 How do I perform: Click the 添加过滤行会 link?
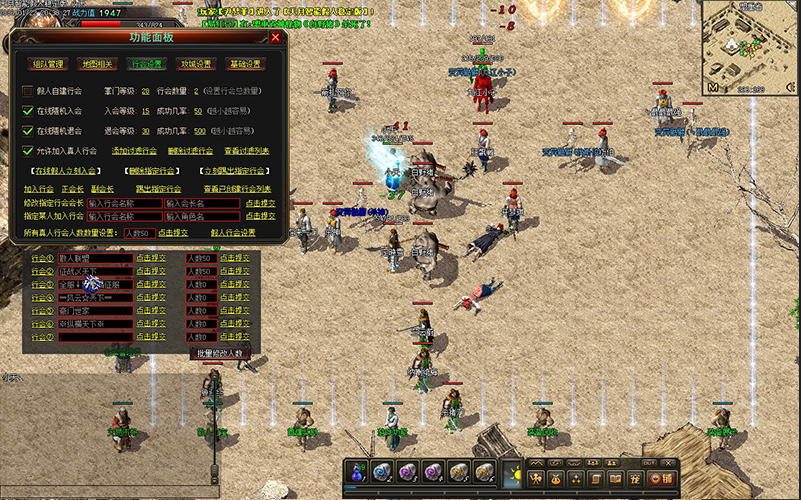pyautogui.click(x=134, y=151)
